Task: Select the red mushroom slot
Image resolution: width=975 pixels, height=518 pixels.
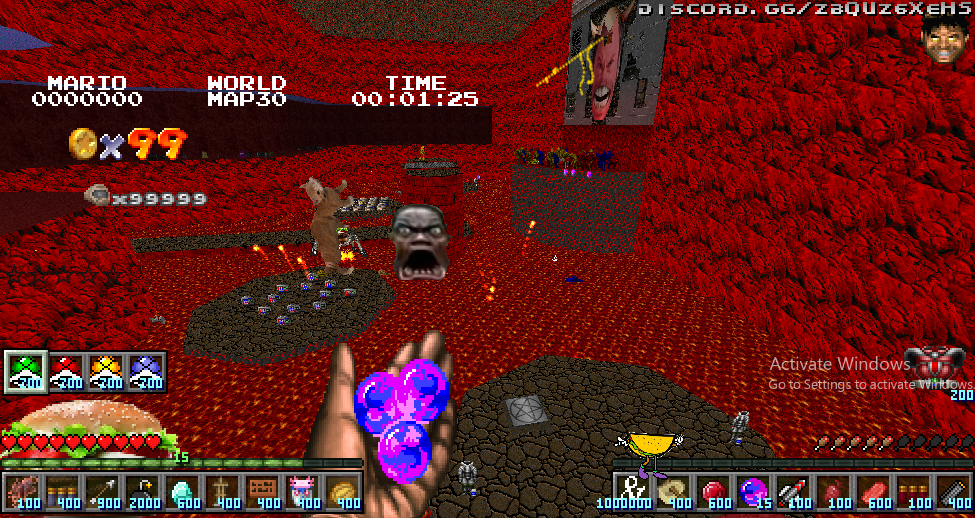Action: click(x=66, y=371)
